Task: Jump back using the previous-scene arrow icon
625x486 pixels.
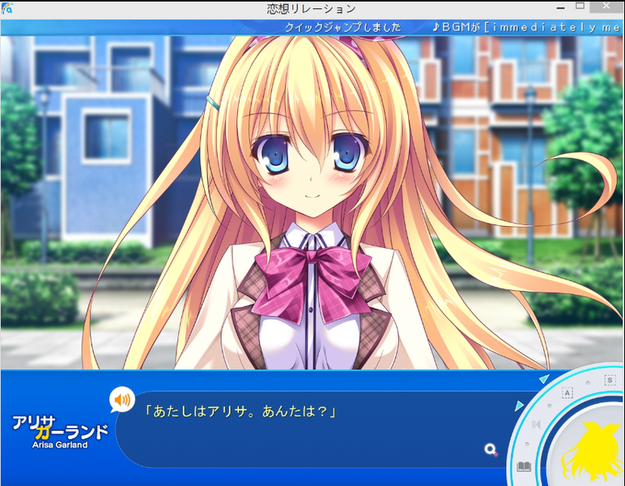Action: pyautogui.click(x=535, y=426)
